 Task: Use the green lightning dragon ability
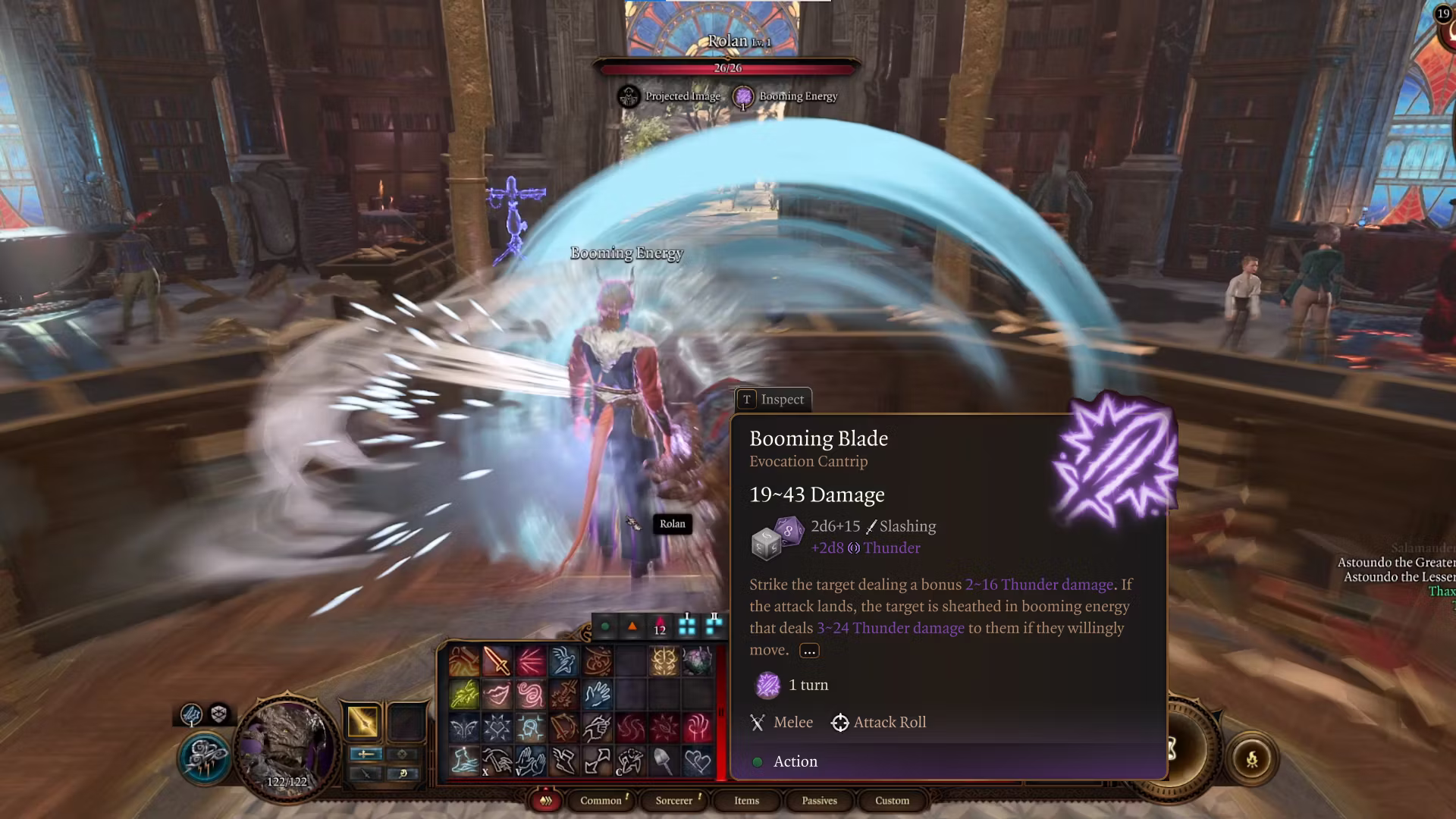463,694
